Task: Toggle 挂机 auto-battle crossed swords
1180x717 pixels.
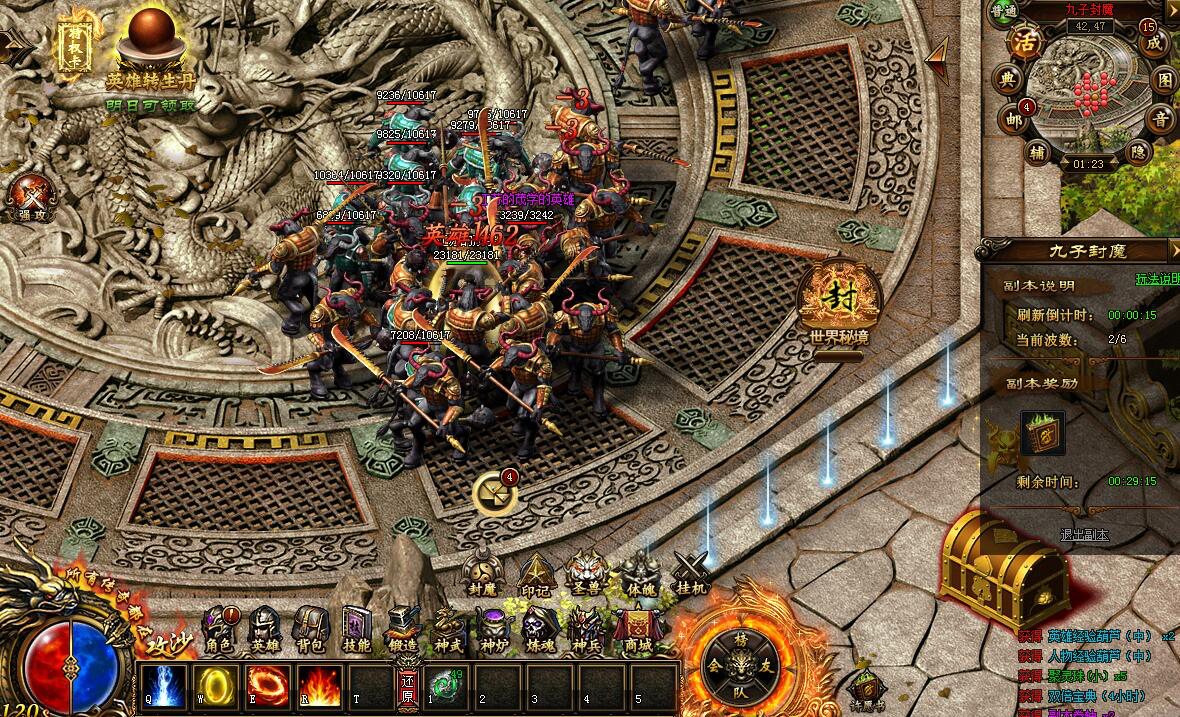Action: click(690, 572)
